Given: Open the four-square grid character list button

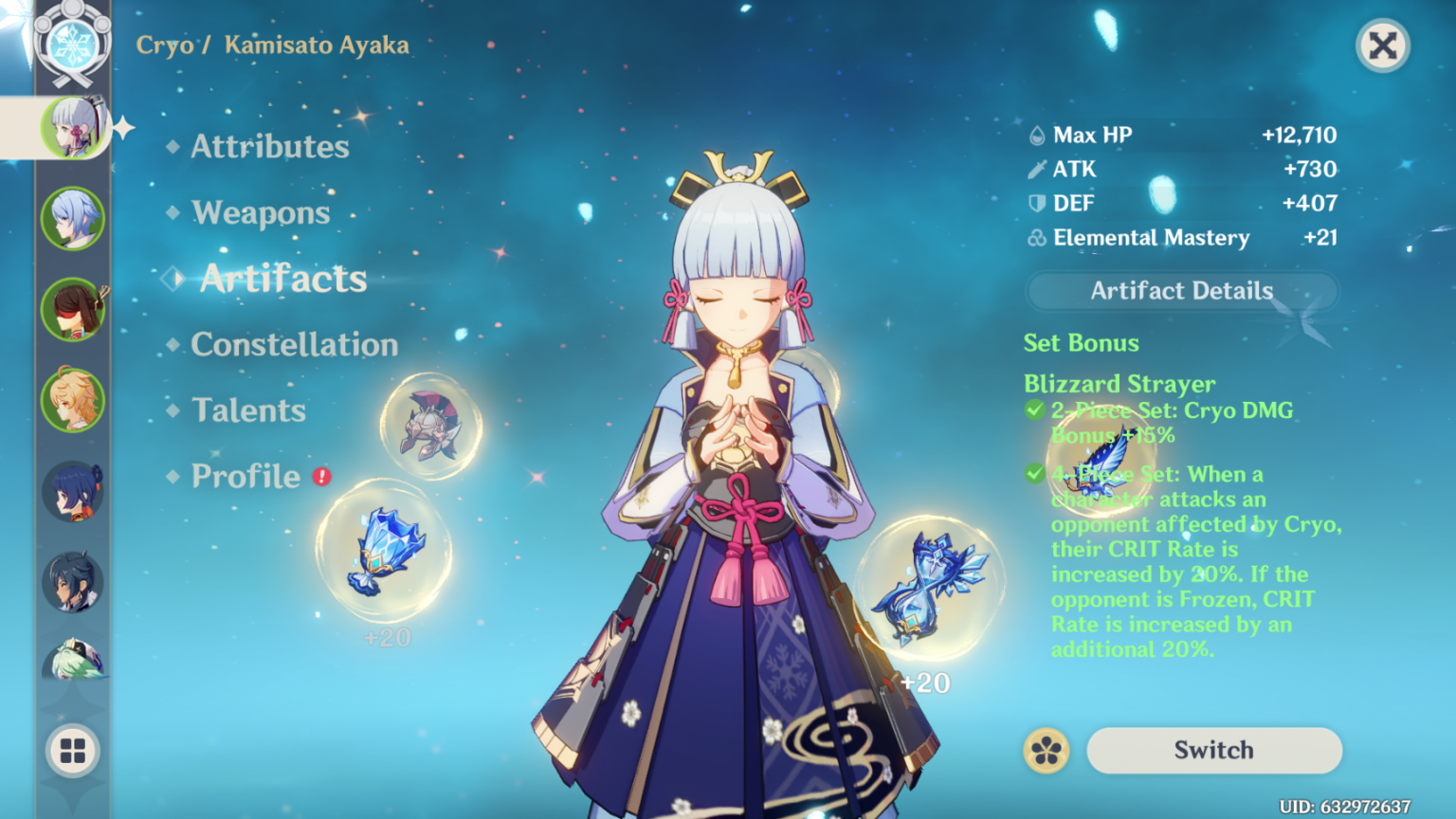Looking at the screenshot, I should tap(73, 751).
